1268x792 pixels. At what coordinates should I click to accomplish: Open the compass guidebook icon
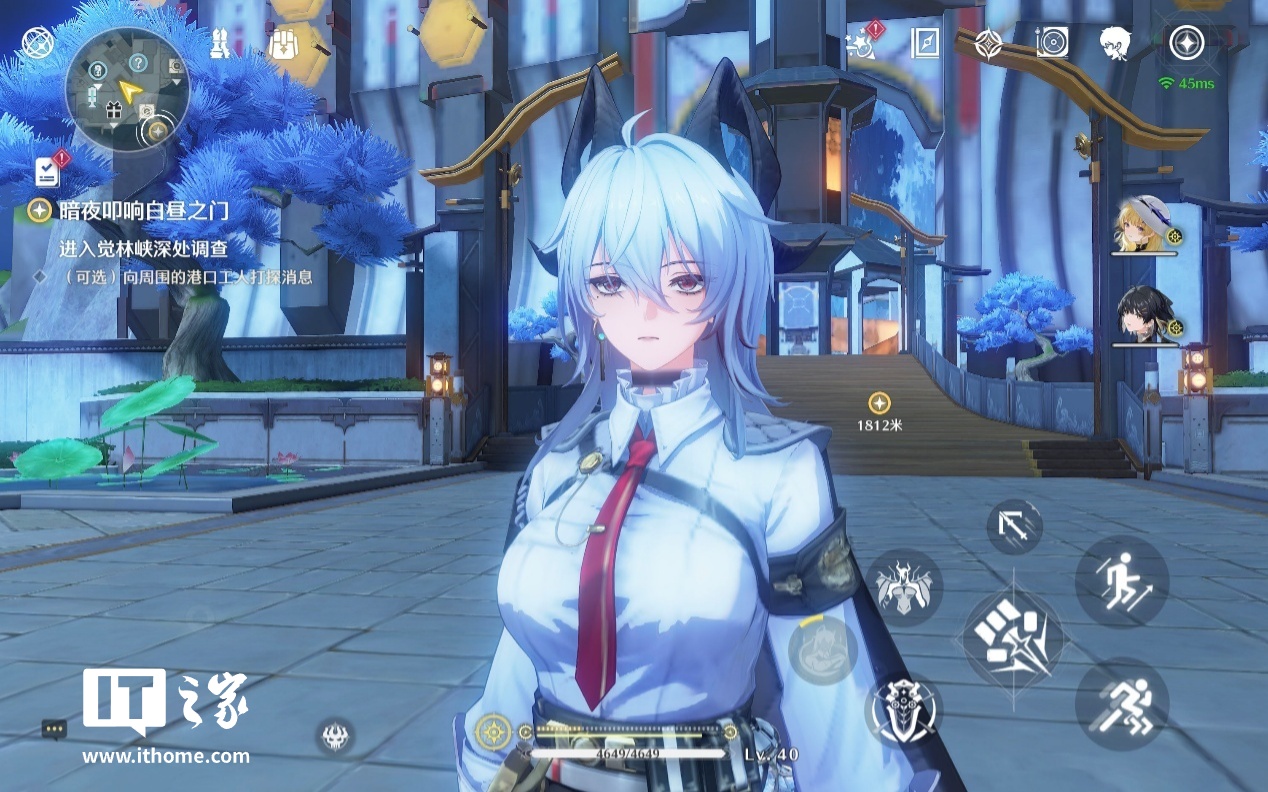925,43
